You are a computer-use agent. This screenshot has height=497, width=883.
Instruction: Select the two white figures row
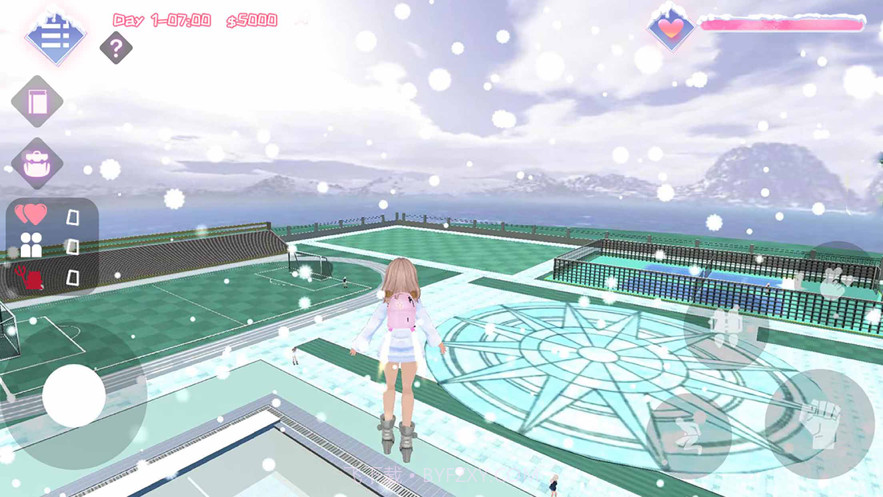click(52, 246)
